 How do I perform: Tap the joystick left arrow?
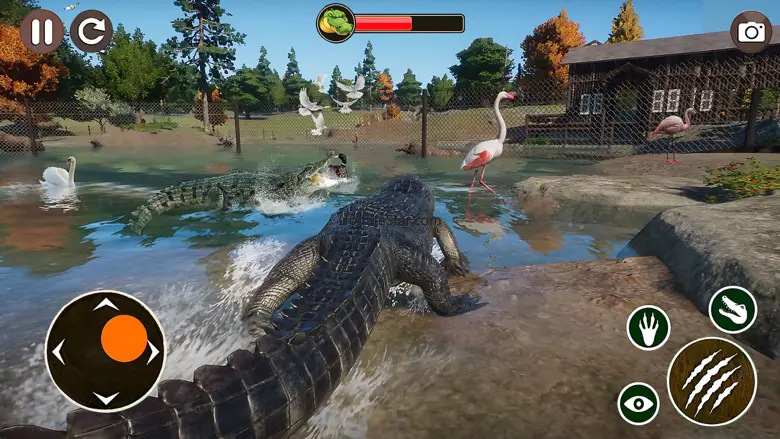point(58,351)
